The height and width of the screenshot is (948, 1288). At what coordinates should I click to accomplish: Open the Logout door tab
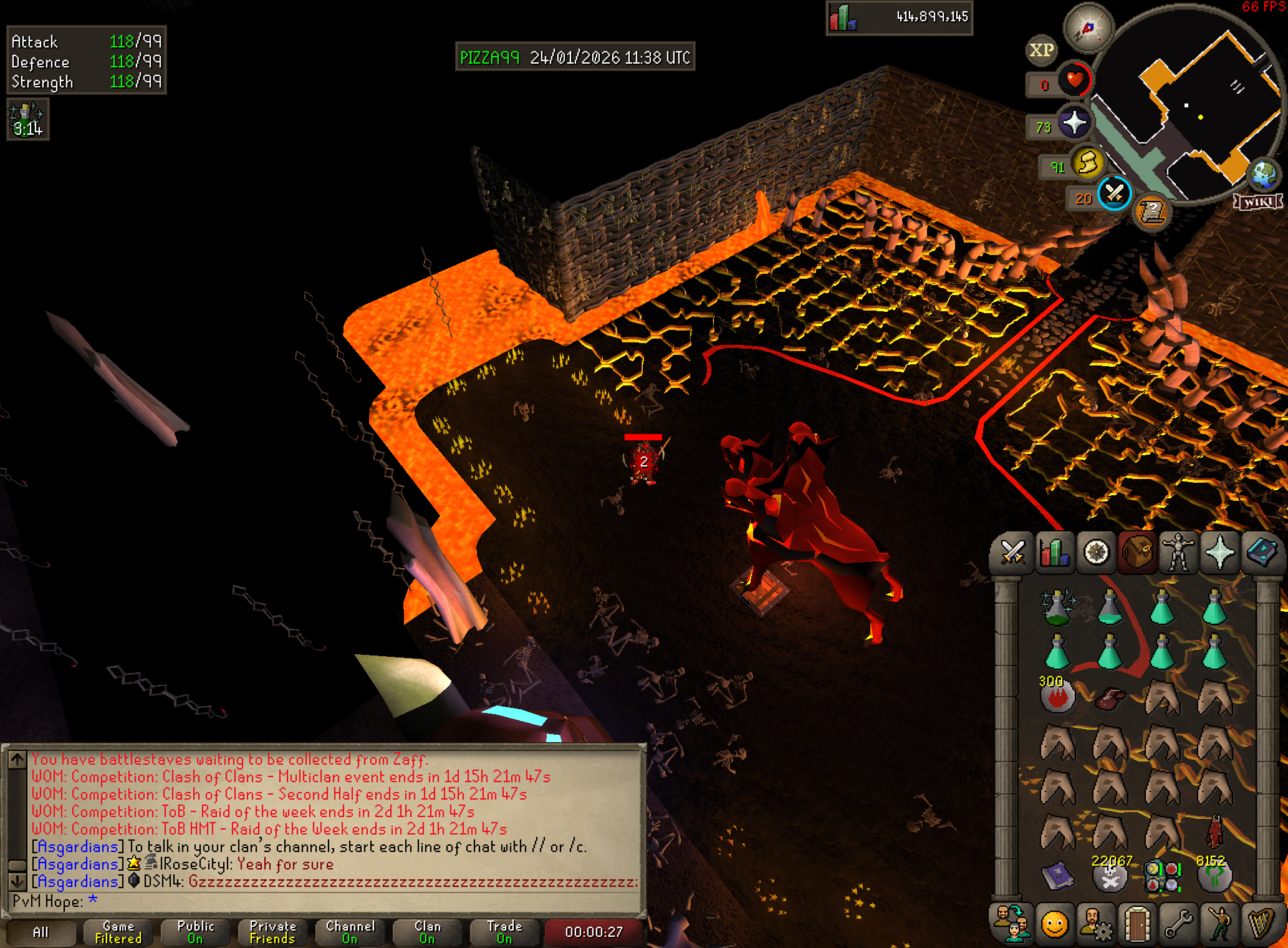pos(1137,924)
